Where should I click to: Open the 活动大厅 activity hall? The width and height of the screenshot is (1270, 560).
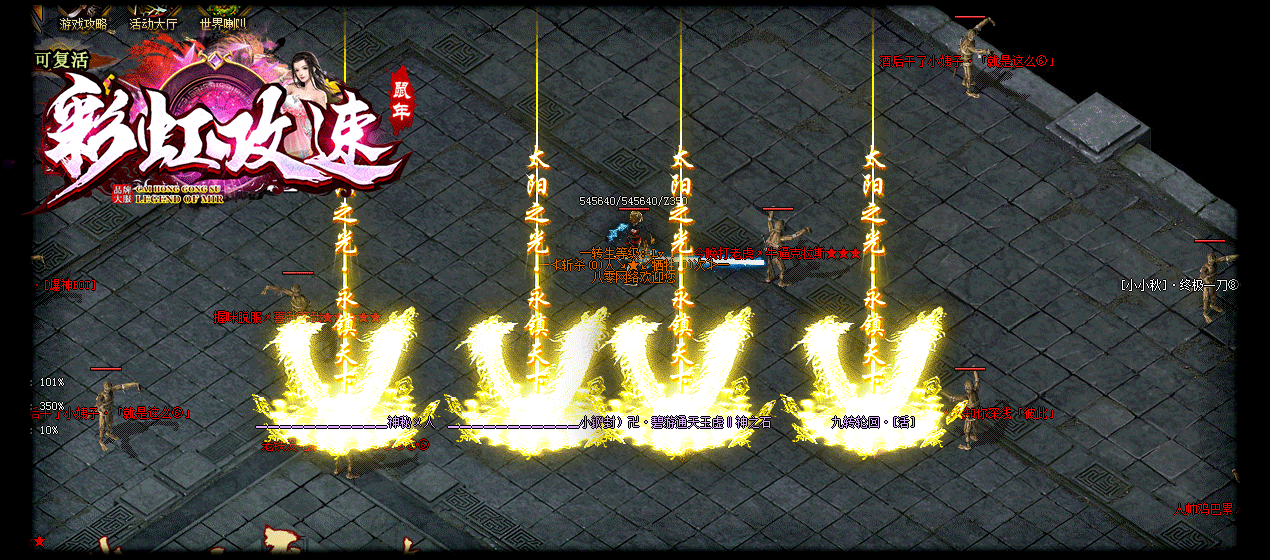tap(153, 23)
